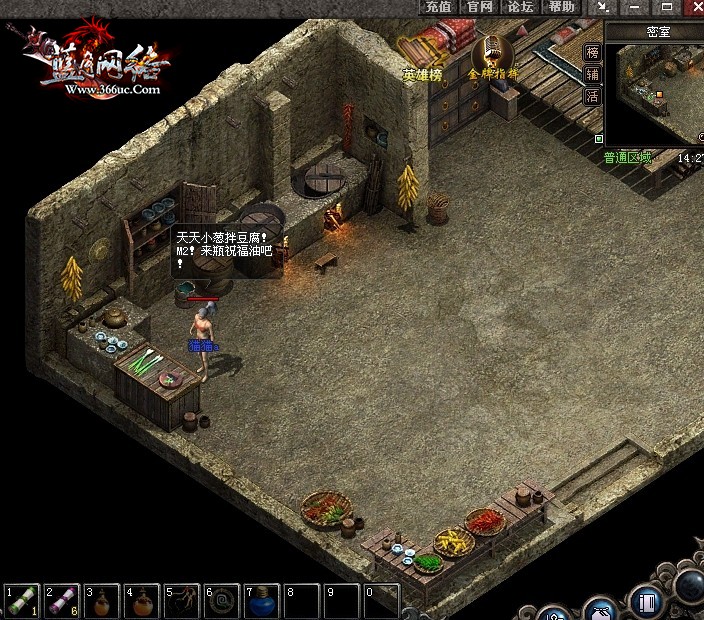Use the green scroll in hotbar slot 1
Image resolution: width=704 pixels, height=620 pixels.
tap(21, 601)
